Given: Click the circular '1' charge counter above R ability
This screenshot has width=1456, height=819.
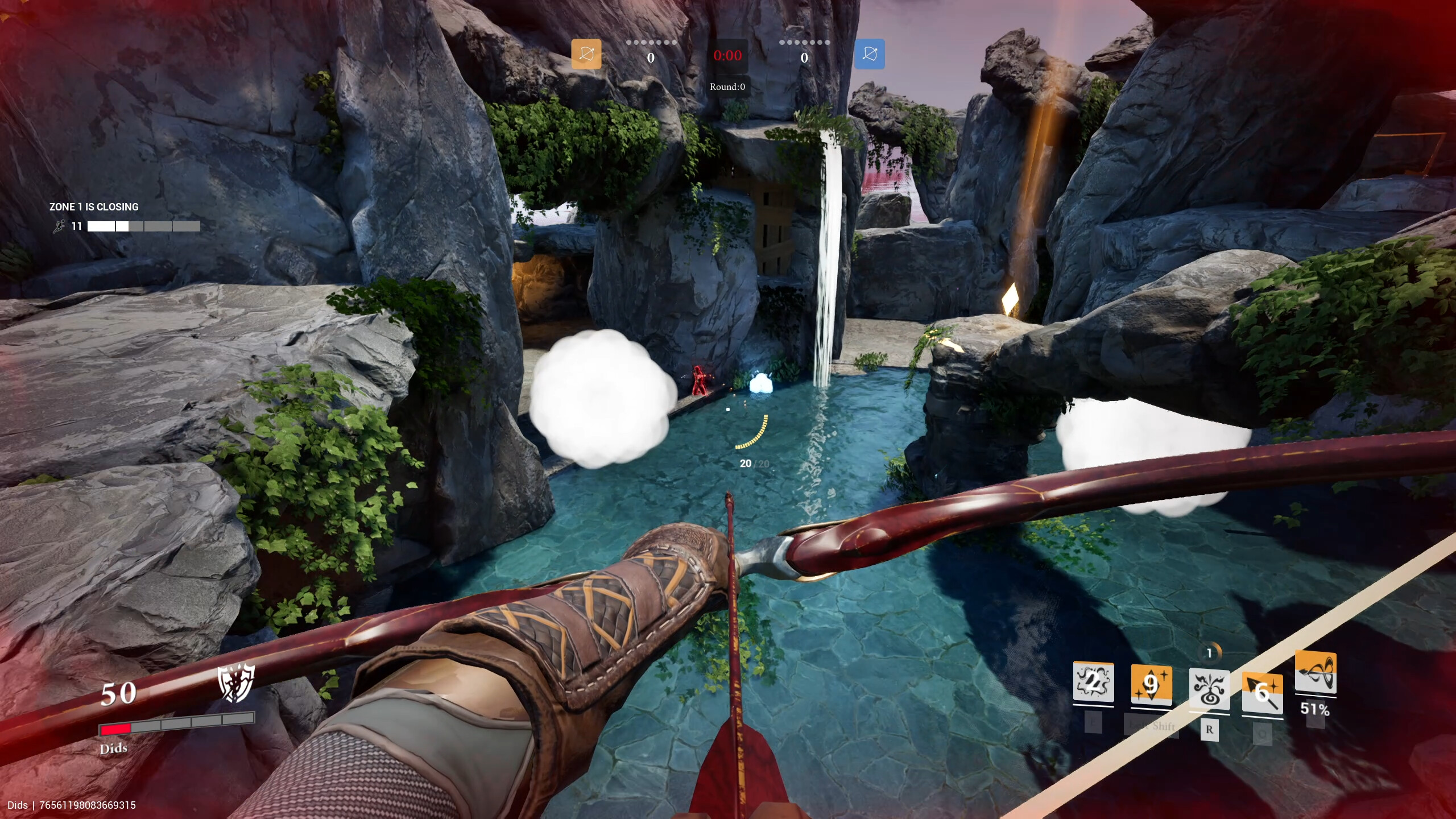Looking at the screenshot, I should (x=1210, y=653).
